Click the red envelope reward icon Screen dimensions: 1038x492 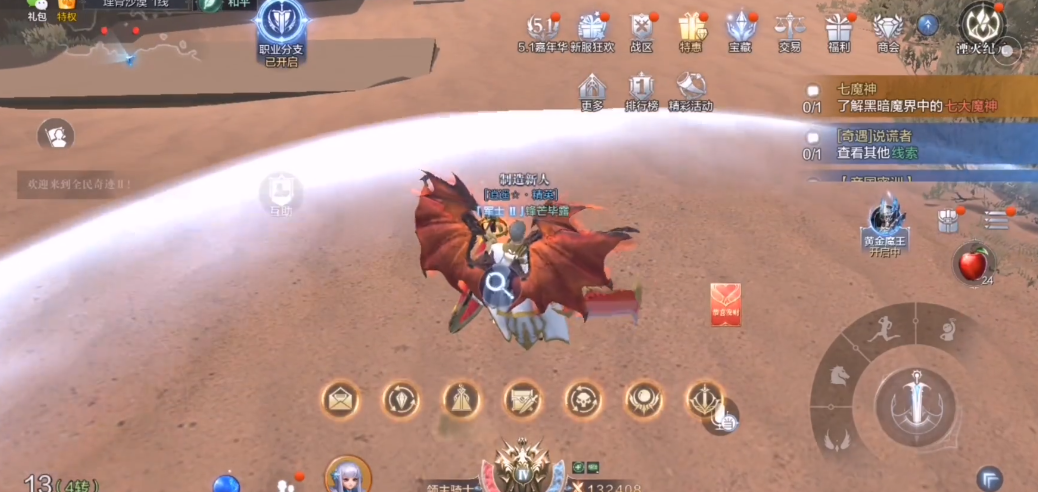[726, 304]
